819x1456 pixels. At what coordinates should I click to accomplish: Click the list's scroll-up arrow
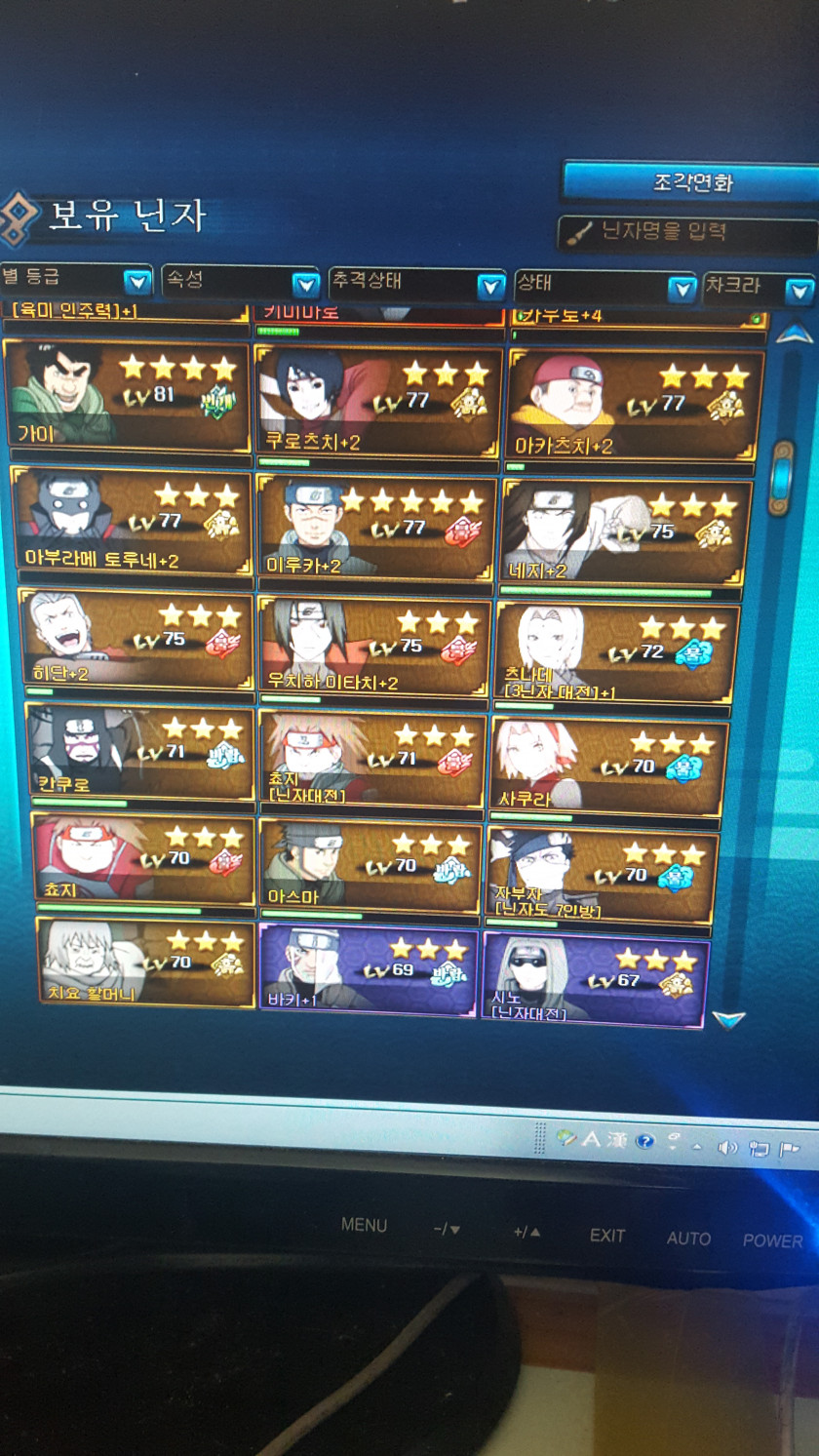tap(794, 334)
